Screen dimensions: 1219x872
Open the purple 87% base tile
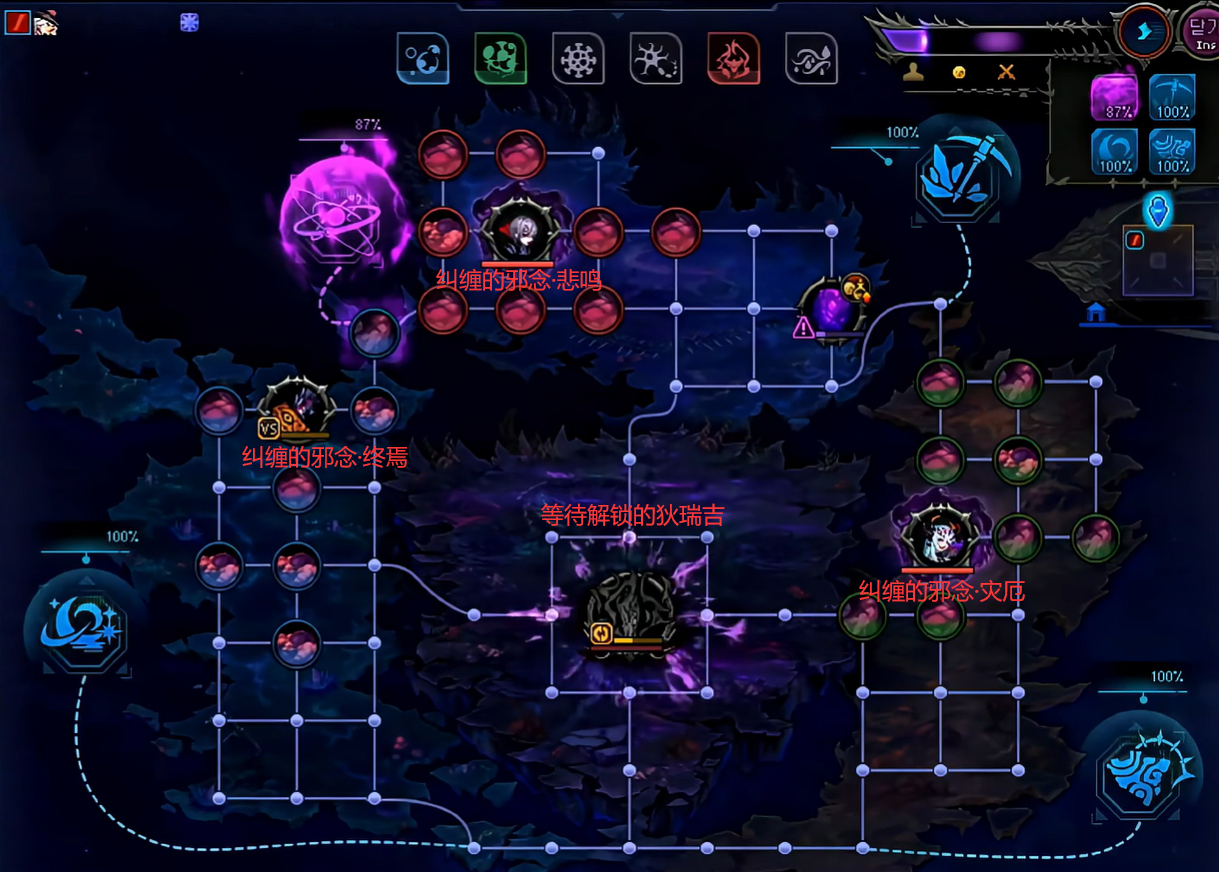point(1113,98)
